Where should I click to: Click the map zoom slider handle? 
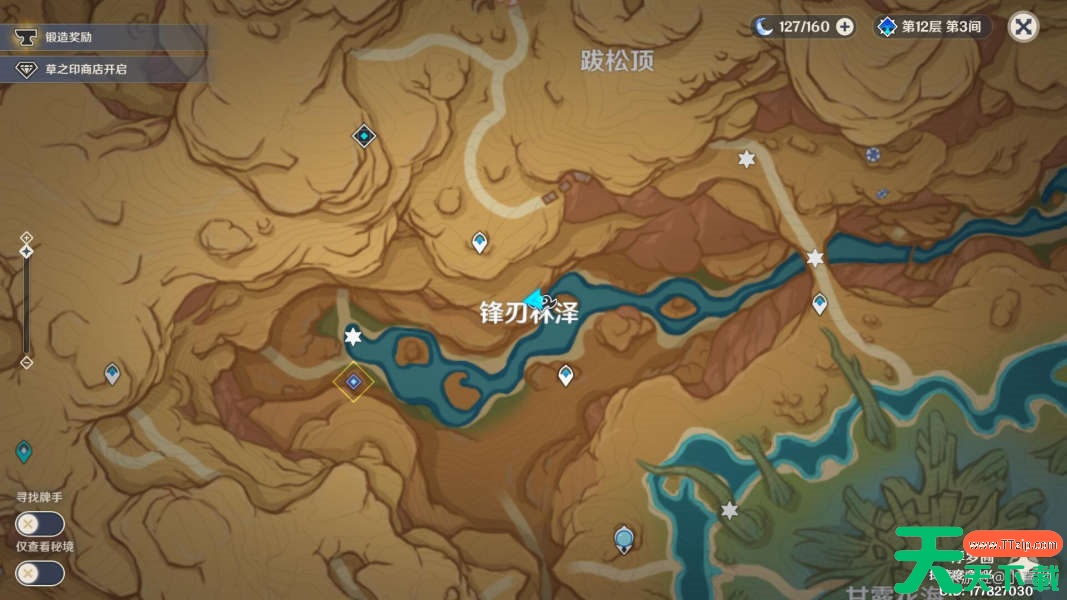[27, 251]
